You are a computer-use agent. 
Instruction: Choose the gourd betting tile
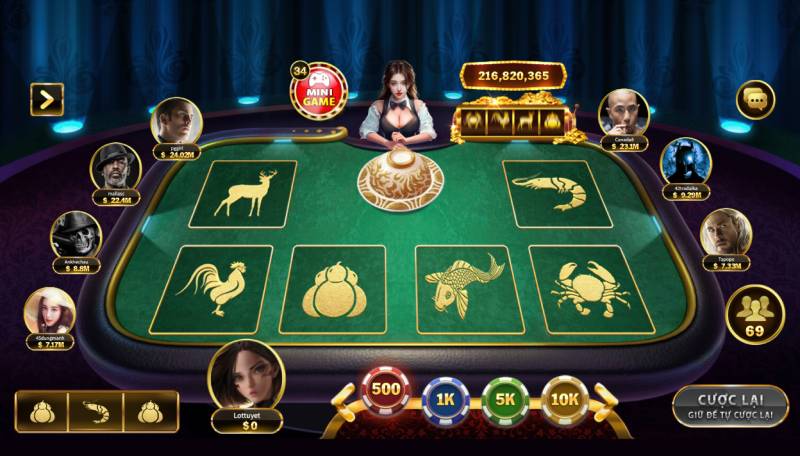(x=331, y=289)
